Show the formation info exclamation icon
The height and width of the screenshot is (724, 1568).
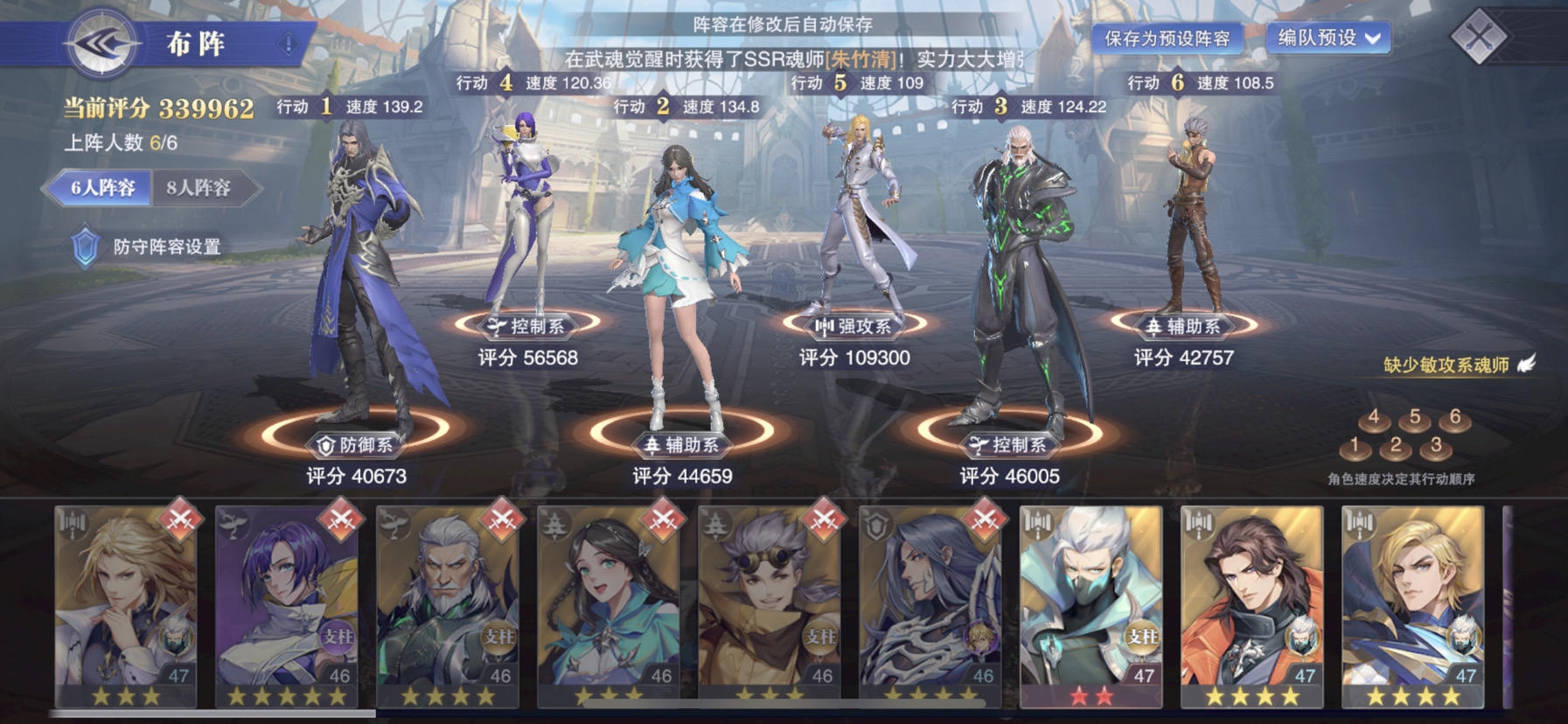(x=289, y=44)
